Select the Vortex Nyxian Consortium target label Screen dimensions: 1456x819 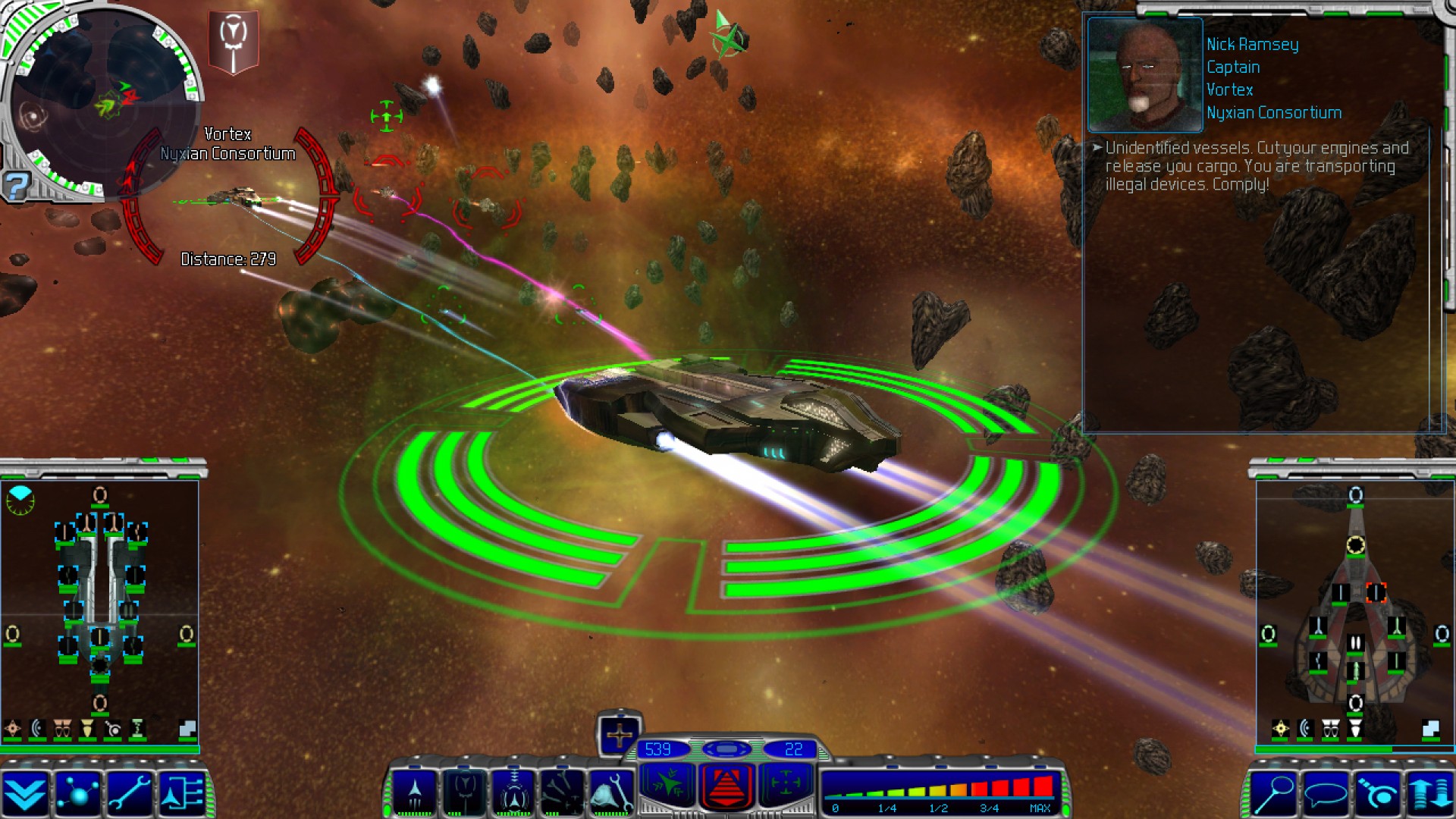pos(226,144)
